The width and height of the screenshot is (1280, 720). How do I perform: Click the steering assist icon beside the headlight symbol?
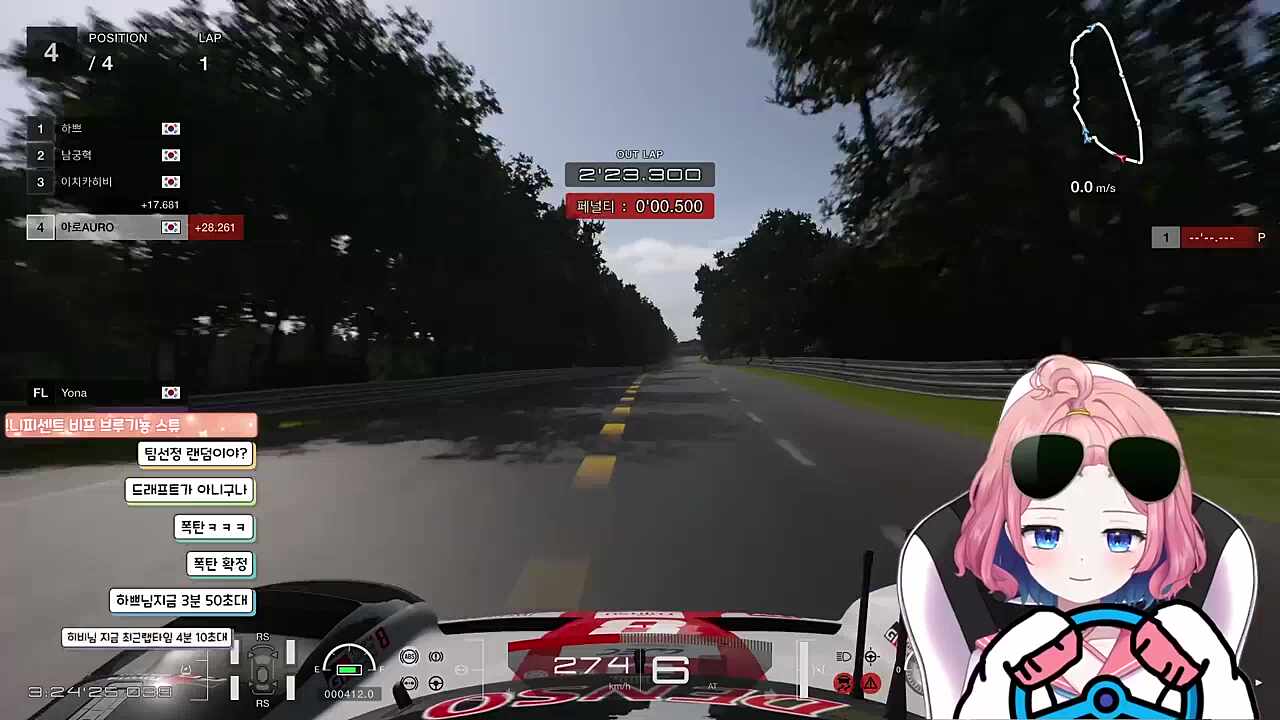(x=871, y=656)
